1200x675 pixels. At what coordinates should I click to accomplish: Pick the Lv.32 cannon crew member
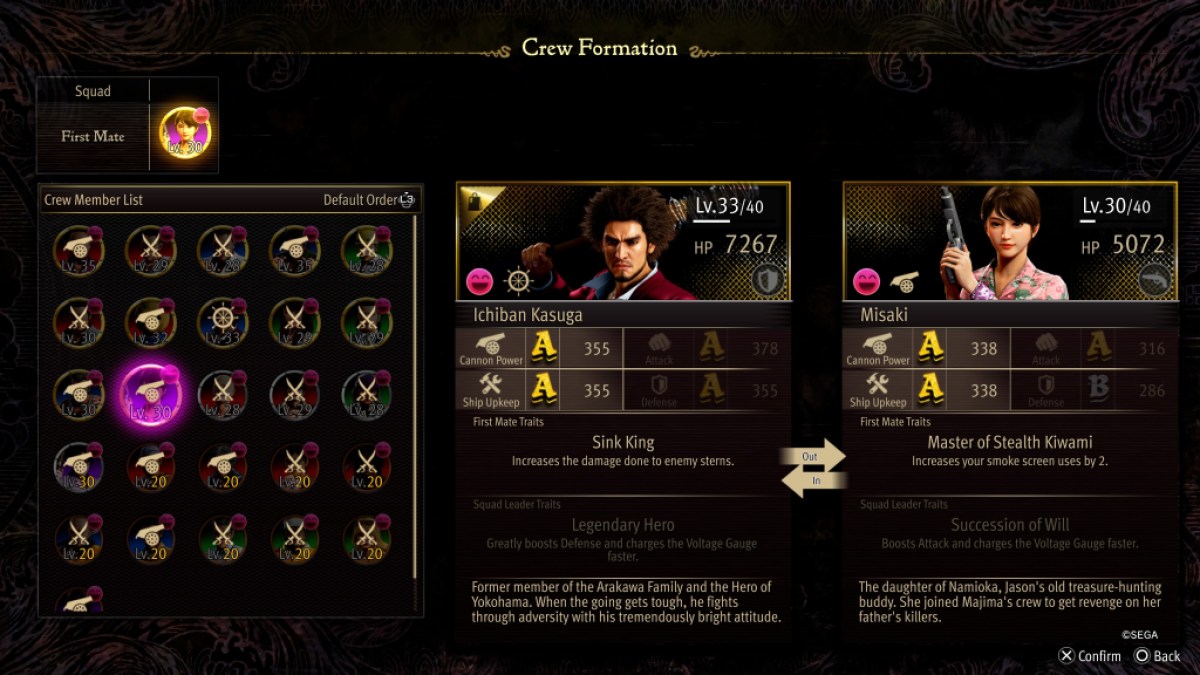151,322
